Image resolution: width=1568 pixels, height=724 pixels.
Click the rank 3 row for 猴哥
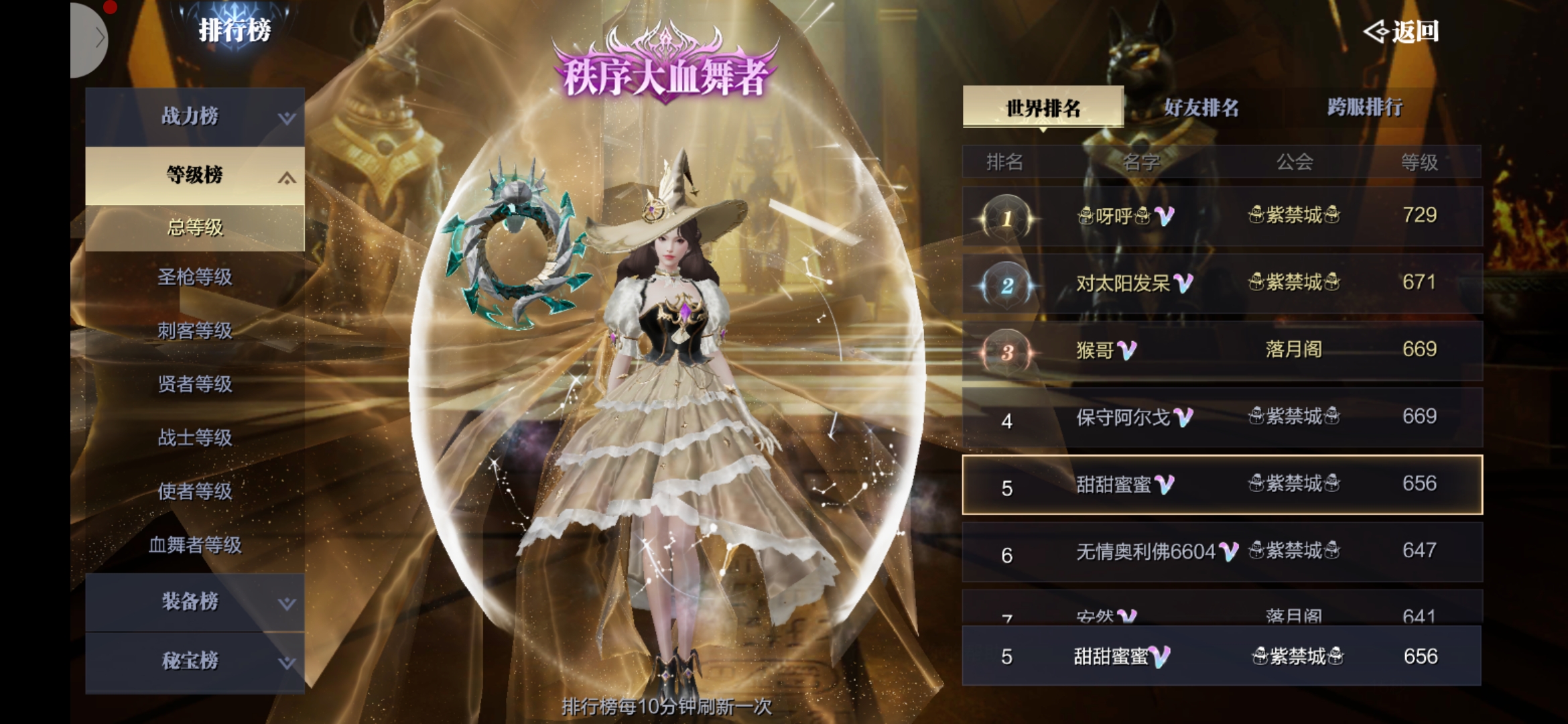coord(1222,351)
